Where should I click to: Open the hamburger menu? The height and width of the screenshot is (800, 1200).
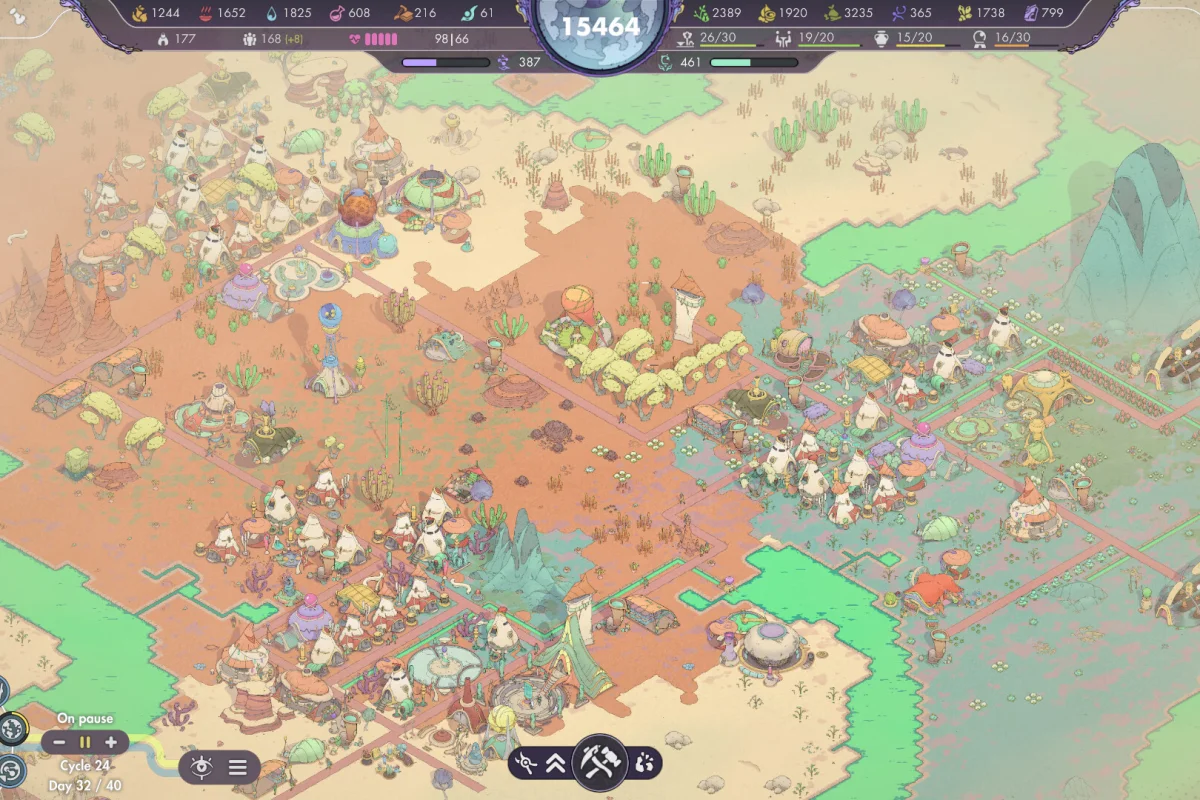[238, 767]
